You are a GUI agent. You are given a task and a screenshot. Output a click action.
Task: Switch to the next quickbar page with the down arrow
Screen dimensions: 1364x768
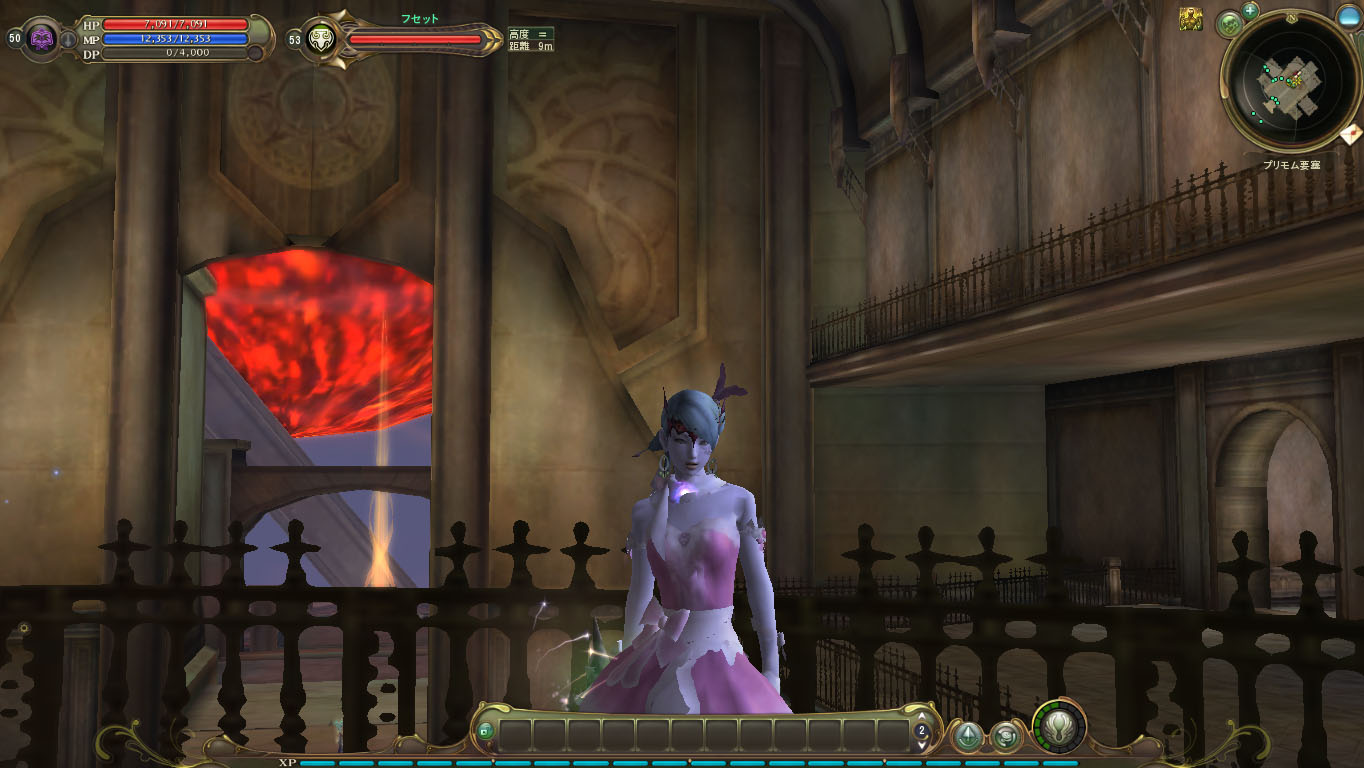[922, 745]
